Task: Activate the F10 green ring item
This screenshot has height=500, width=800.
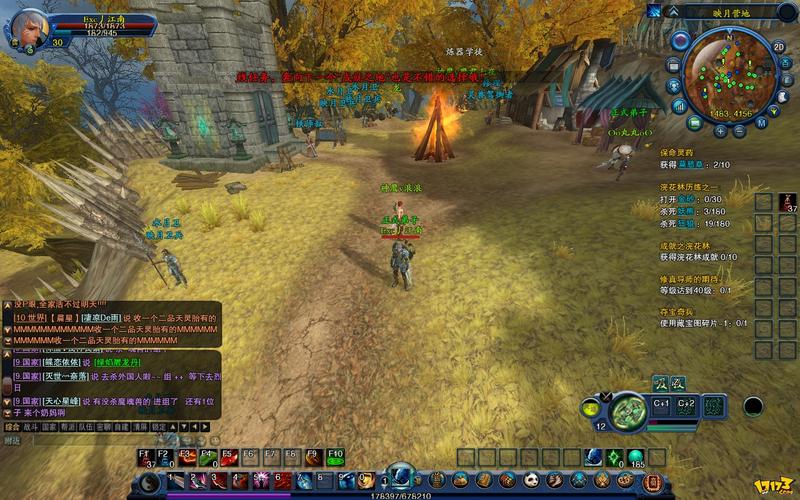Action: click(x=335, y=457)
